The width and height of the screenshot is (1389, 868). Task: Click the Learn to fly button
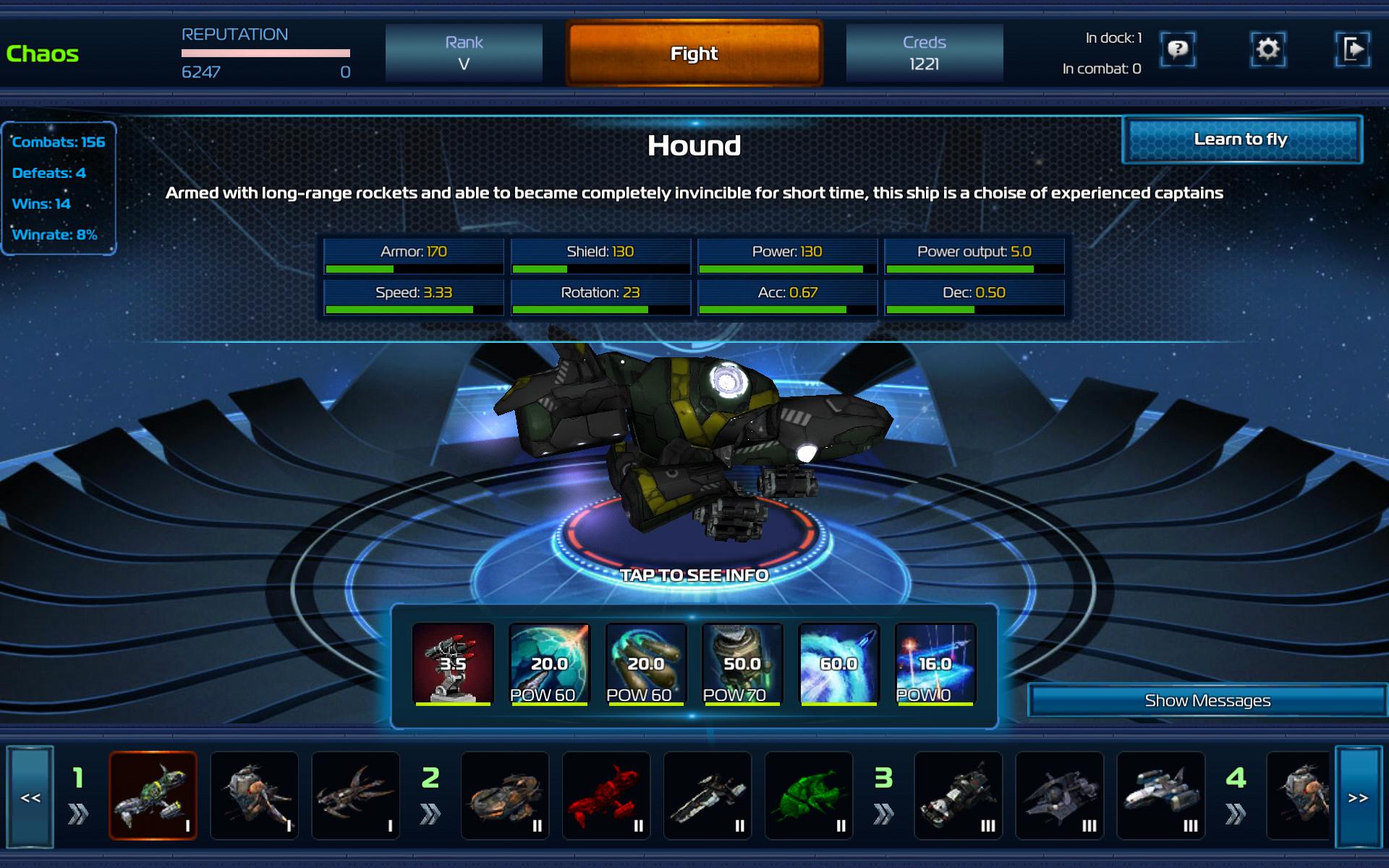click(x=1241, y=140)
